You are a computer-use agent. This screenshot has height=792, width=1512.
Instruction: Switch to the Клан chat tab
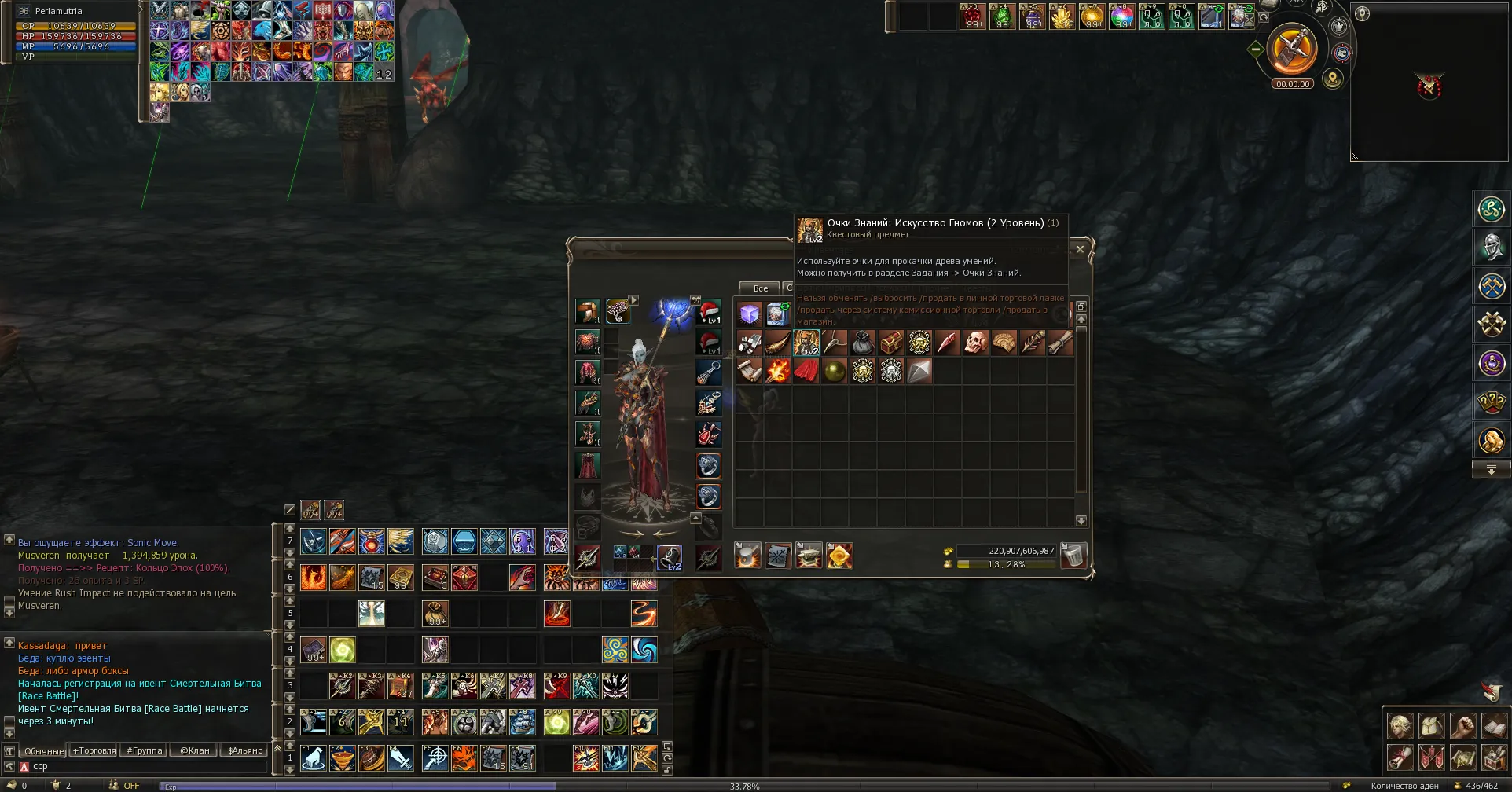(x=195, y=750)
